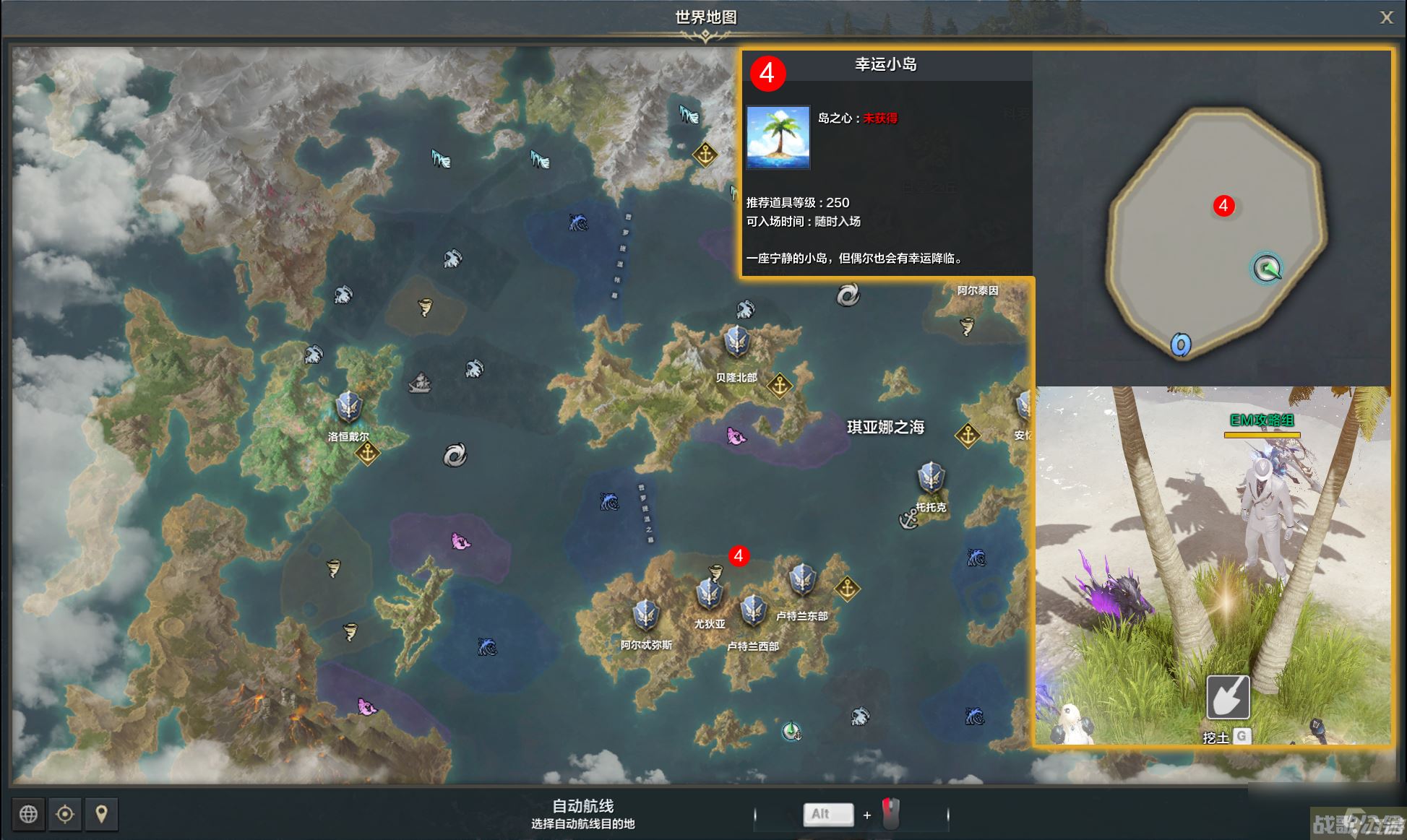Click the 幸运小岛 palm tree thumbnail

coord(778,137)
